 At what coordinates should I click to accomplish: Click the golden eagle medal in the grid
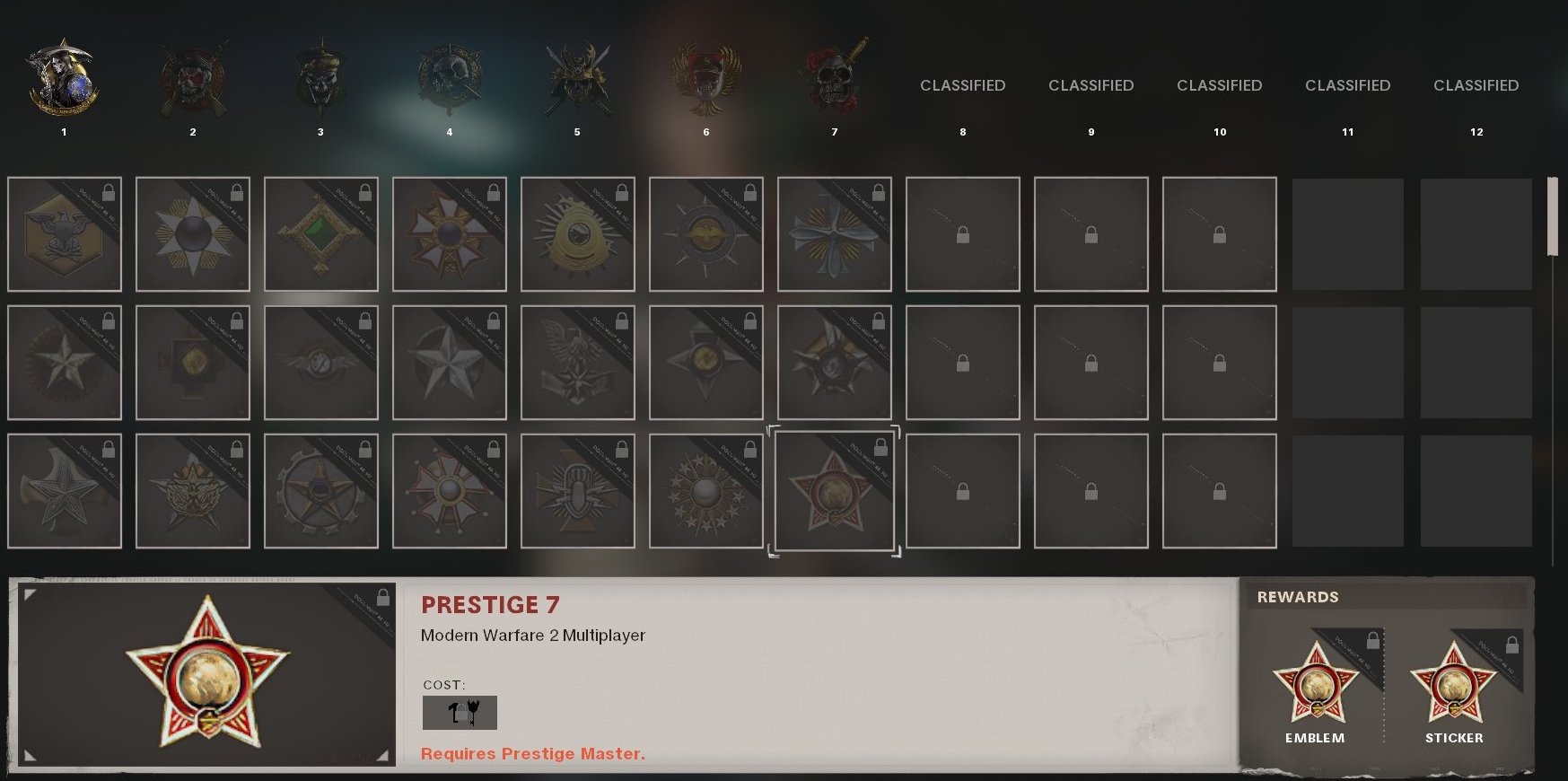64,233
